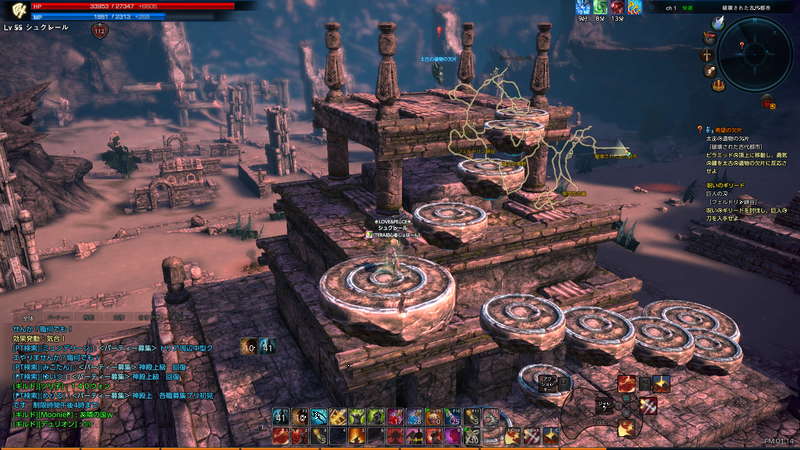Activate the blue running figure hotbar skill
The height and width of the screenshot is (450, 800).
320,417
